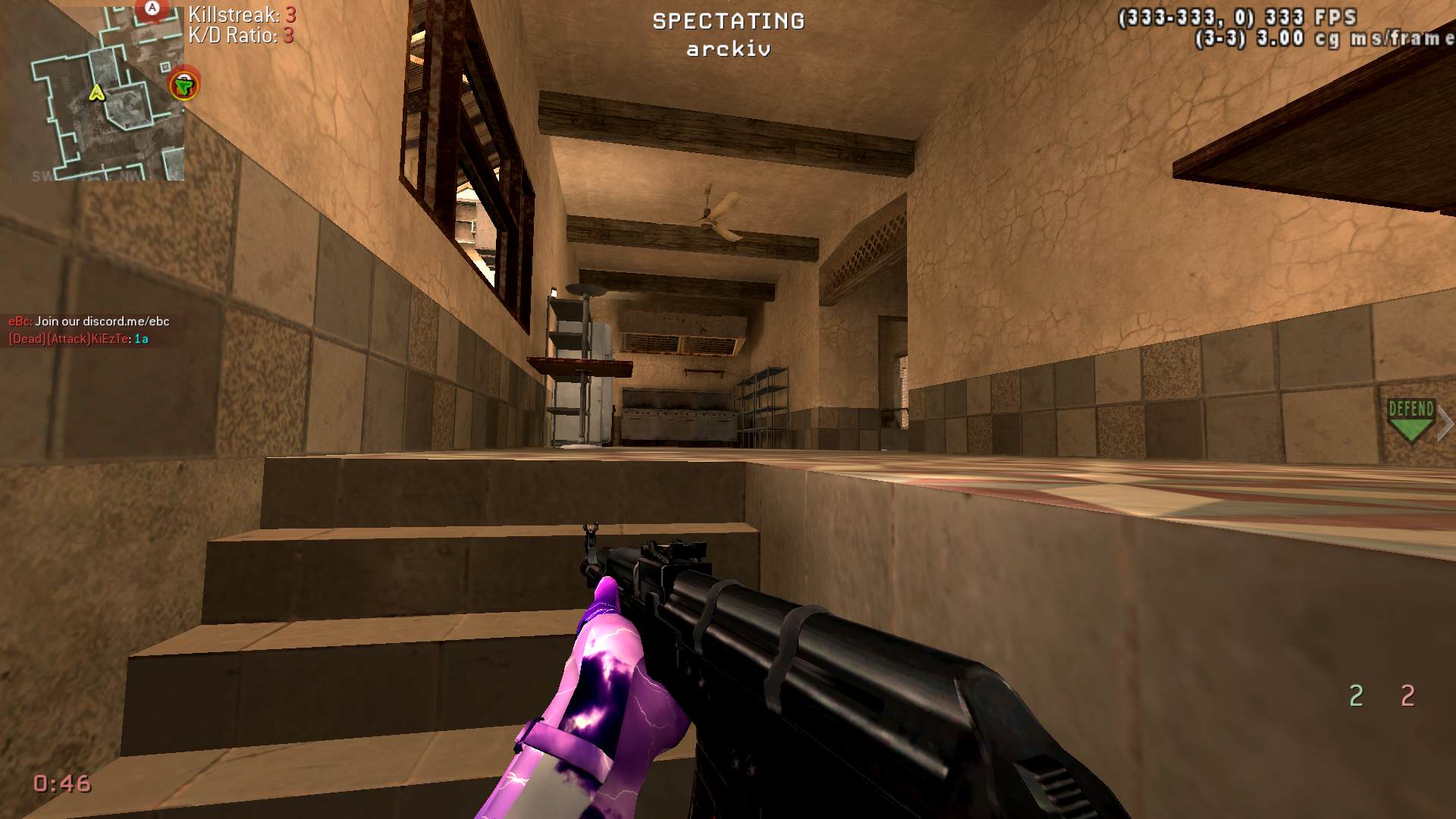Select the bomb site A marker on minimap
The height and width of the screenshot is (819, 1456).
[x=152, y=9]
